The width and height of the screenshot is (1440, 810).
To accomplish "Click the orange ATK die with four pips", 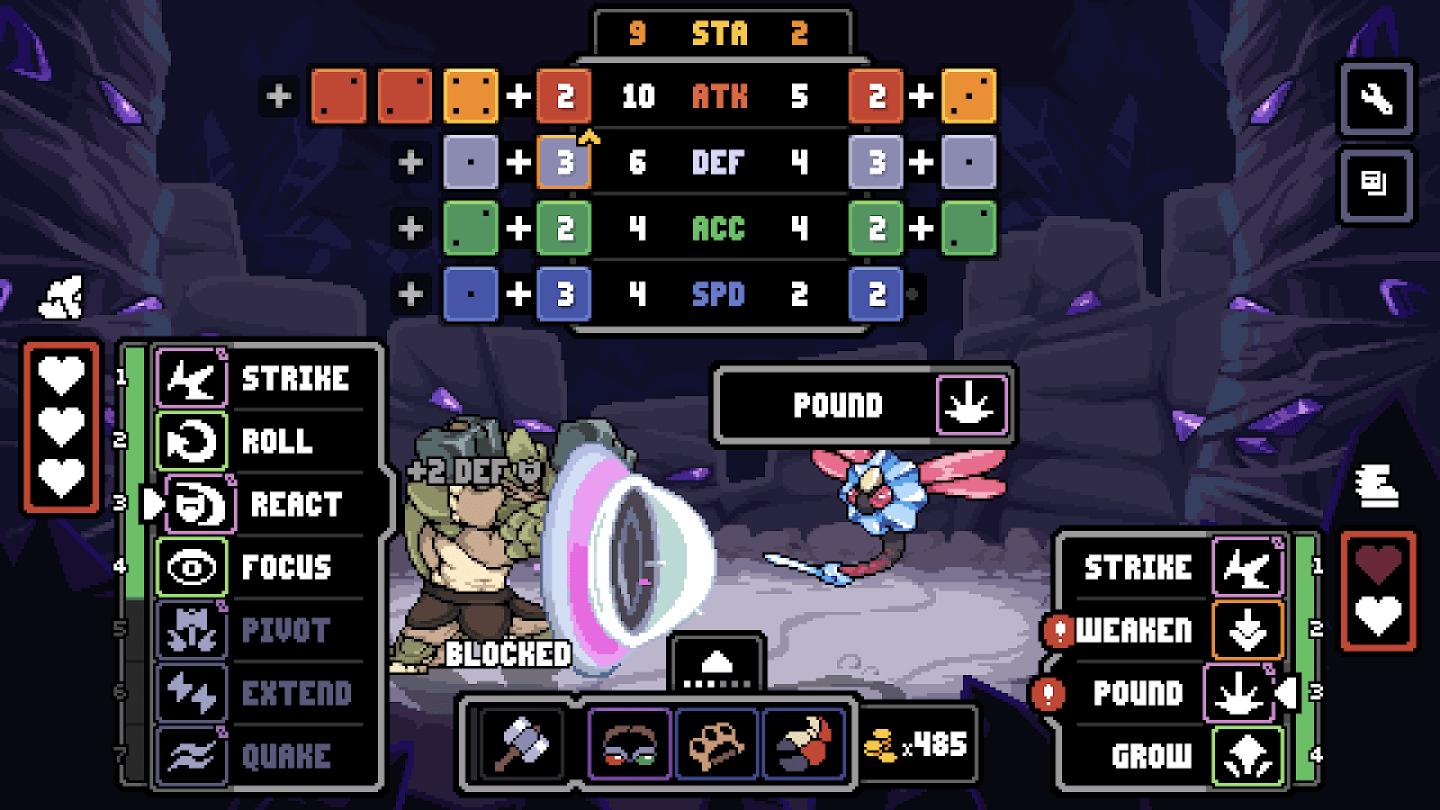I will pos(471,96).
